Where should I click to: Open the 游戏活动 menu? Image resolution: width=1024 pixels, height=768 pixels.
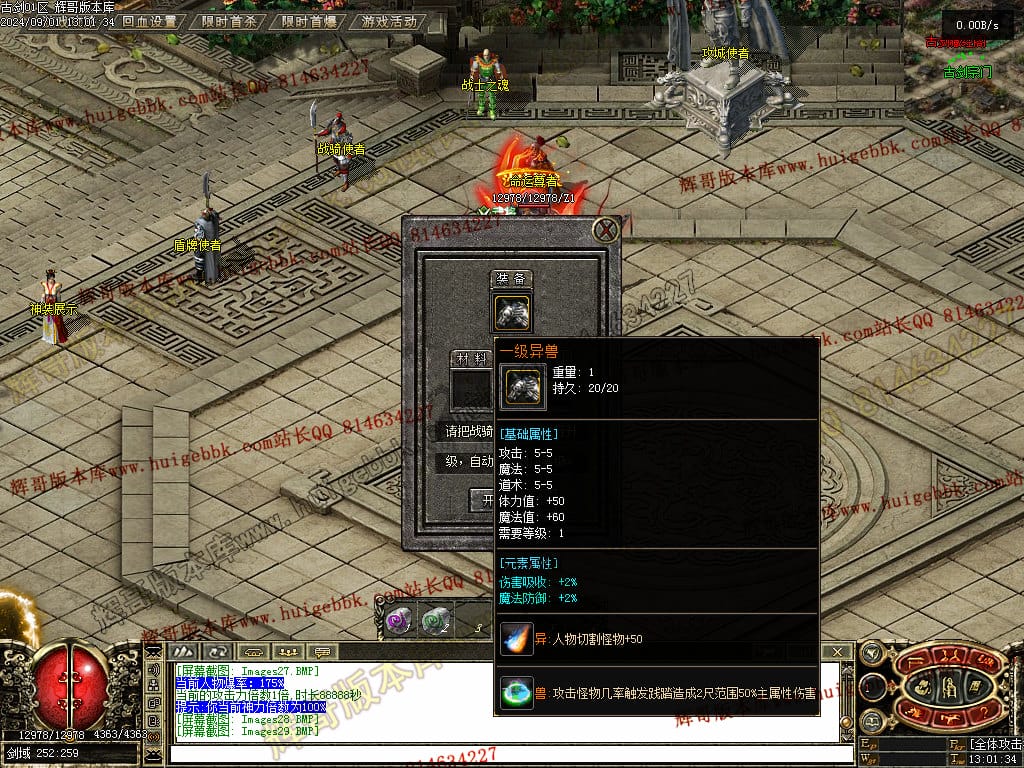389,21
